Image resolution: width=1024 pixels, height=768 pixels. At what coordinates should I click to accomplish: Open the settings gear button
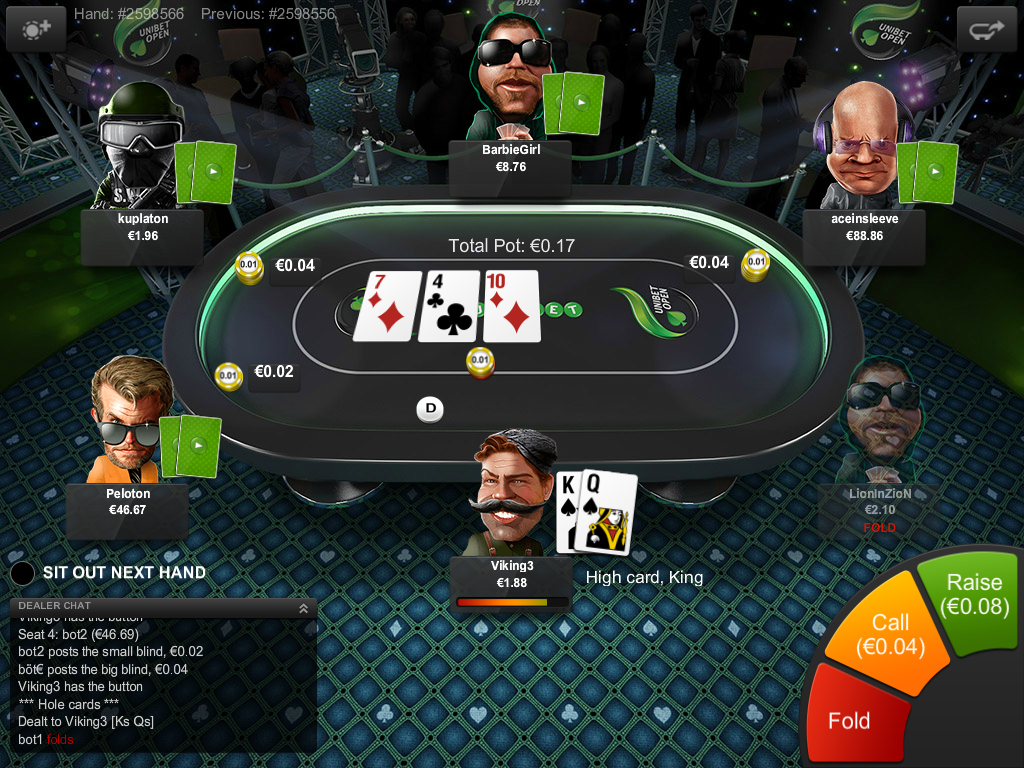point(36,30)
